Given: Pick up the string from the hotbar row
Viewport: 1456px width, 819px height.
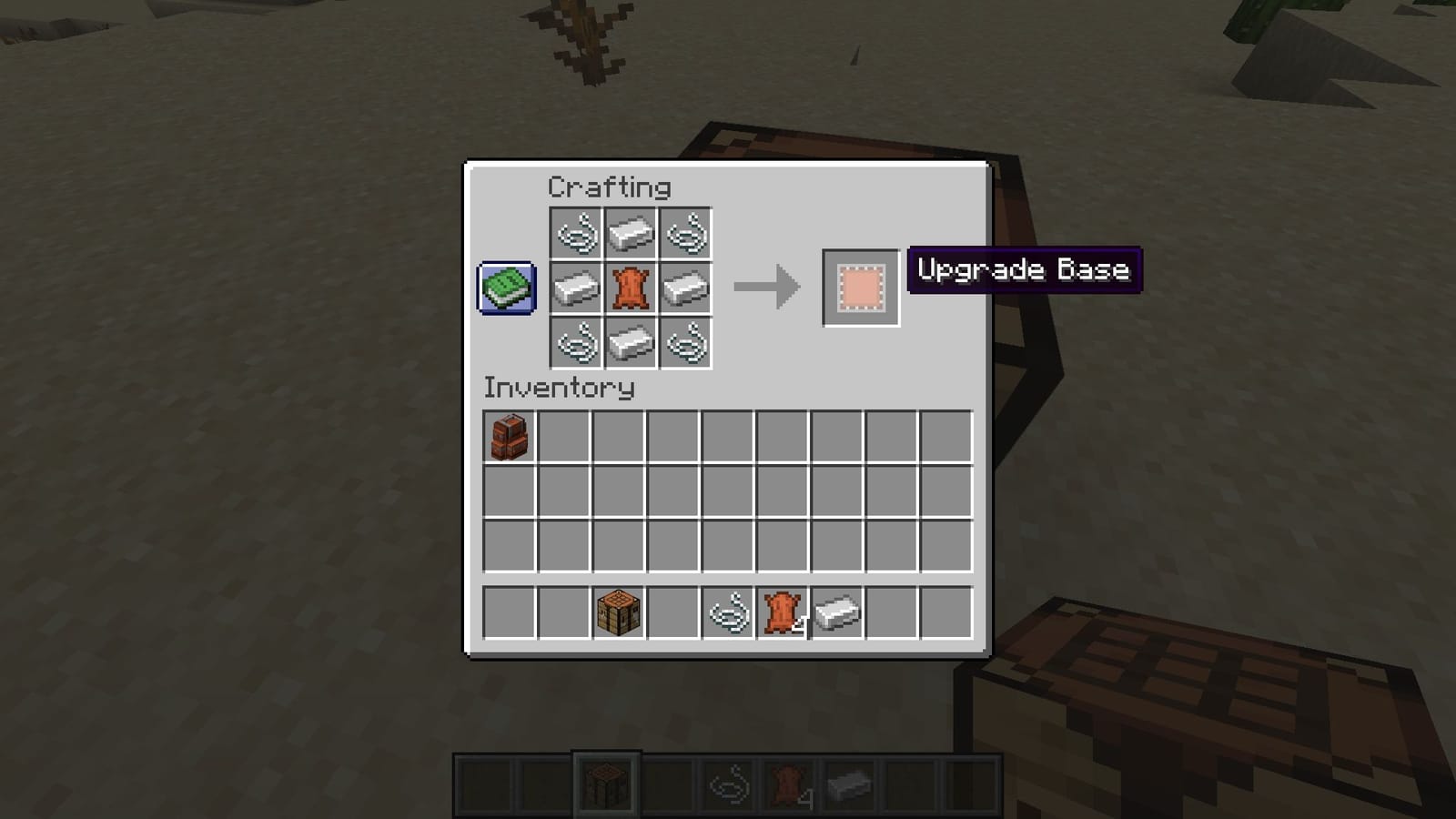Looking at the screenshot, I should click(725, 612).
